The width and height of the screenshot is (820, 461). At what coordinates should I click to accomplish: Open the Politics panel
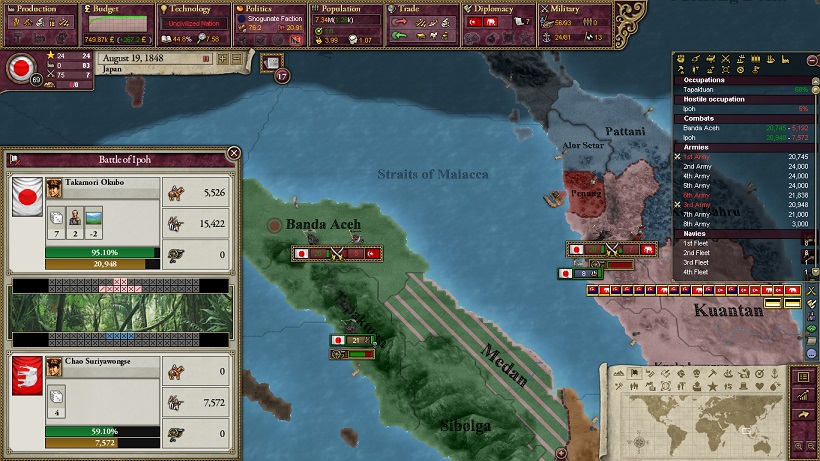pyautogui.click(x=270, y=9)
